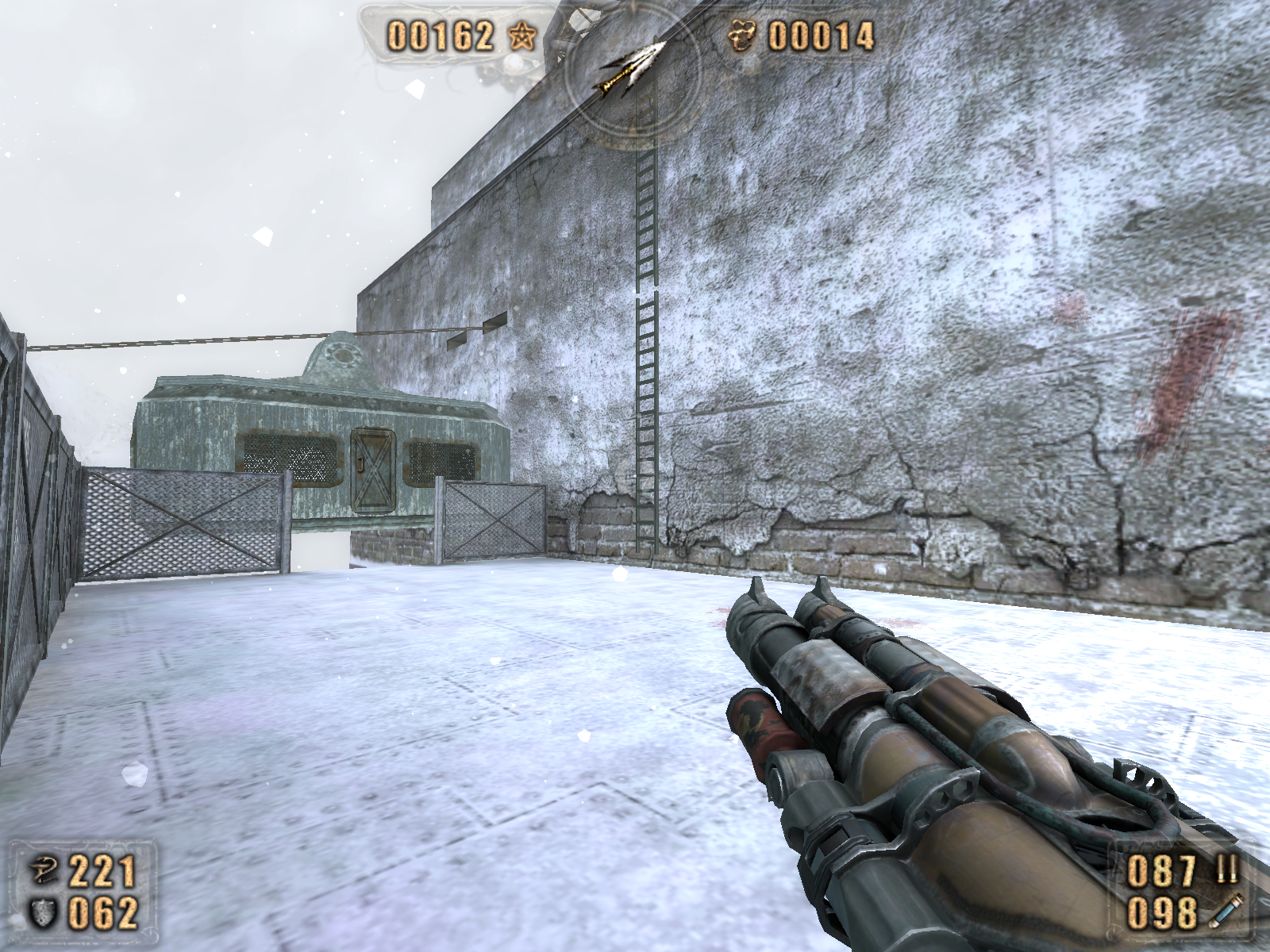
Task: Click the health icon beside 221
Action: pos(43,871)
